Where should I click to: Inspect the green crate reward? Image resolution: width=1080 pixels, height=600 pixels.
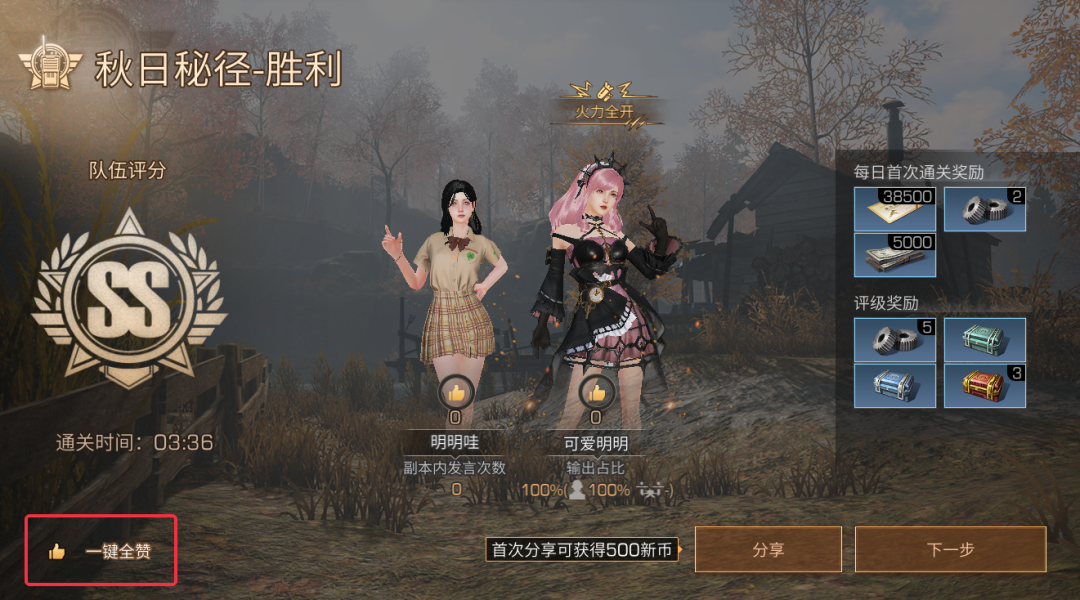click(985, 339)
